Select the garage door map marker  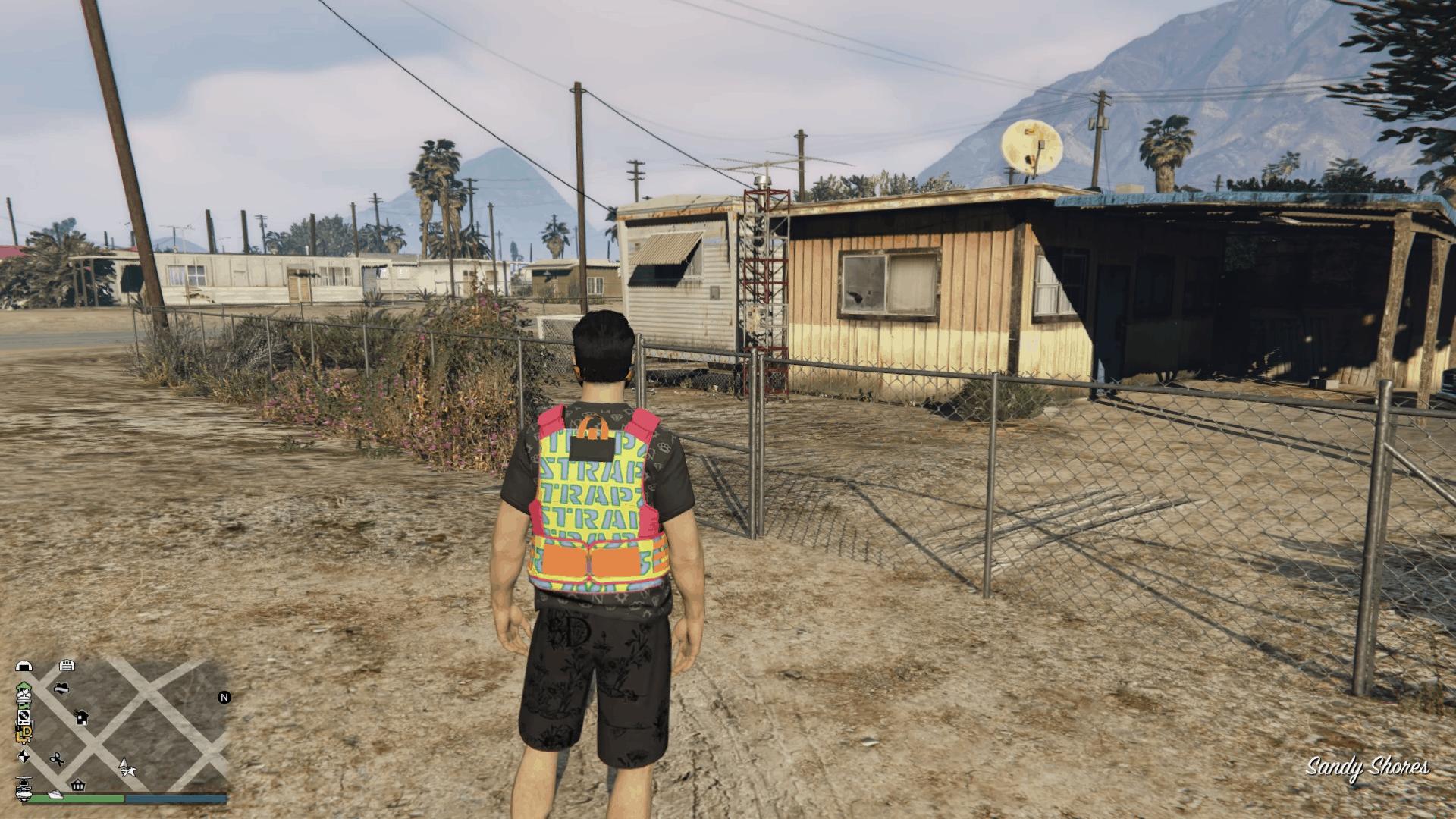(67, 666)
